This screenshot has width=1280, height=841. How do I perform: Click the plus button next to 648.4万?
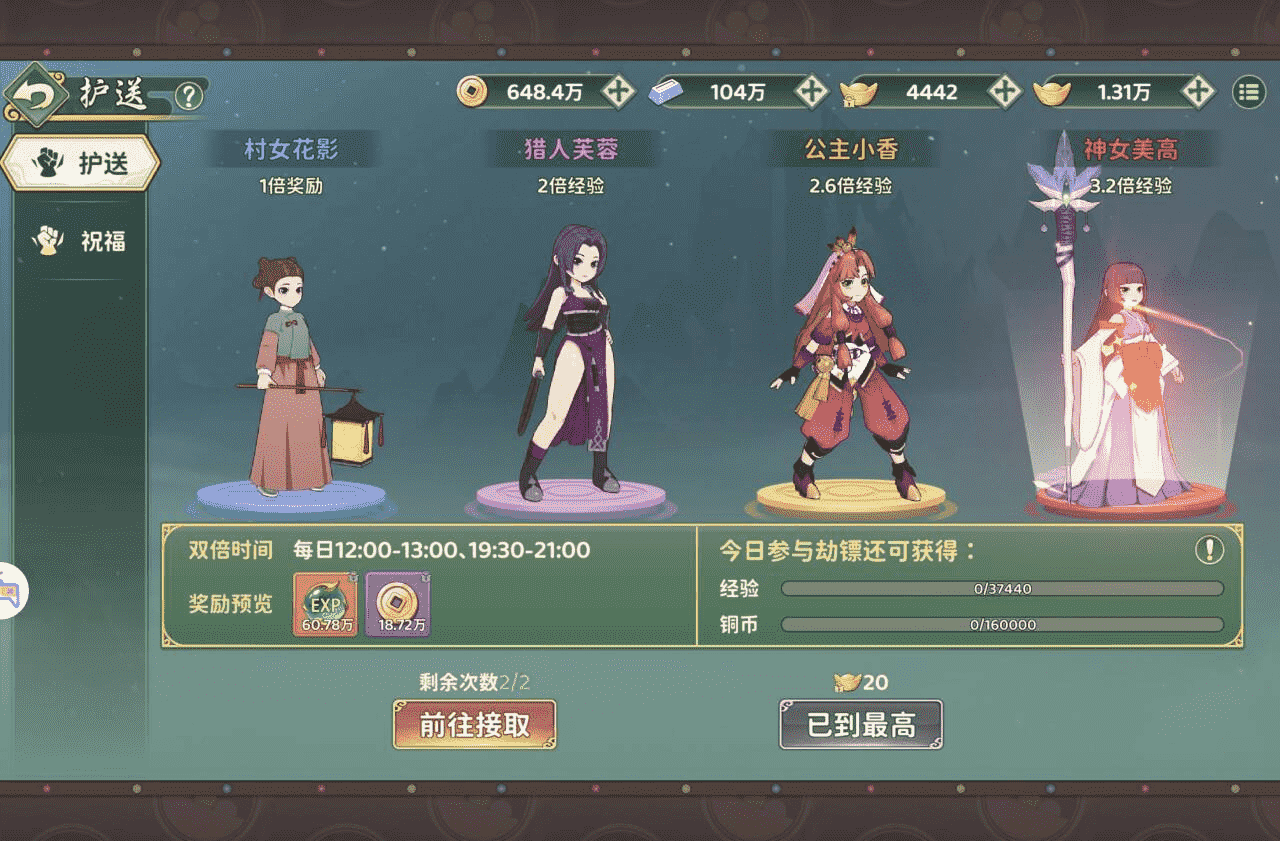point(618,92)
